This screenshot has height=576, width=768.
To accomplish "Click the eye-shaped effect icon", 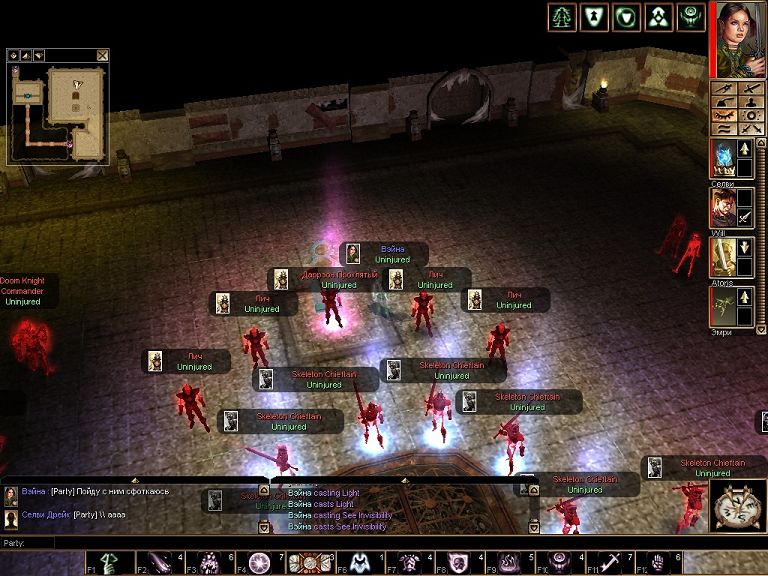I will 691,17.
